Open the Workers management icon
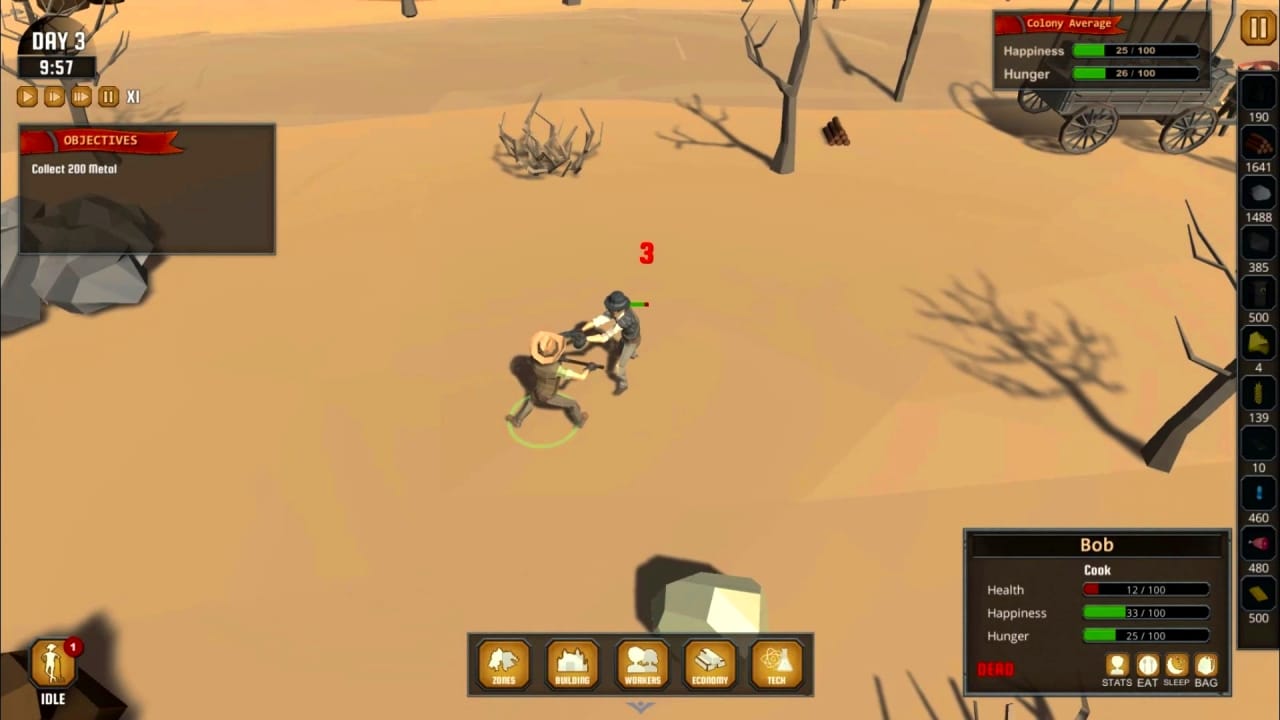This screenshot has width=1280, height=720. point(641,662)
